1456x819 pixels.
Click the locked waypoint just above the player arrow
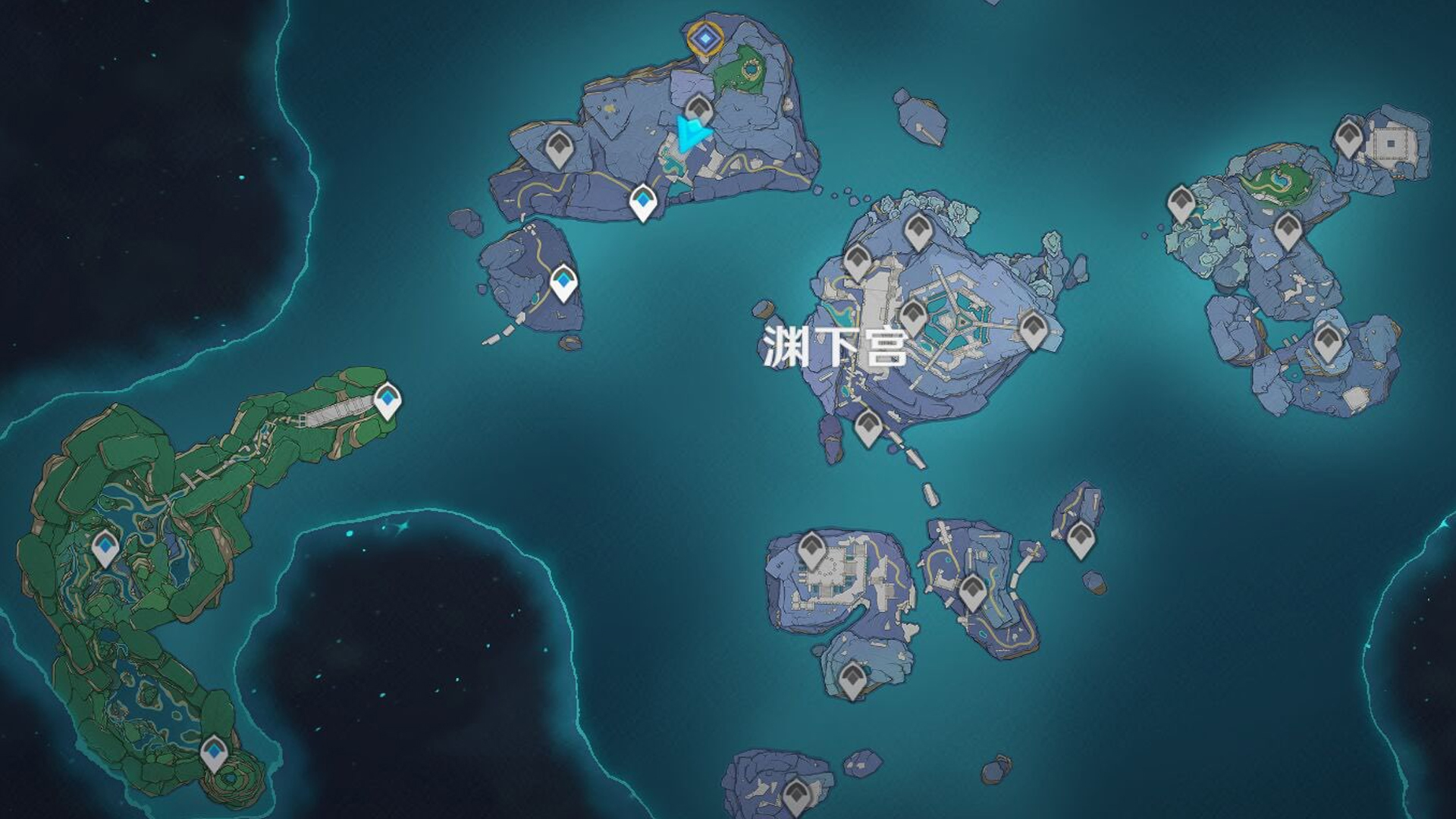[x=698, y=110]
